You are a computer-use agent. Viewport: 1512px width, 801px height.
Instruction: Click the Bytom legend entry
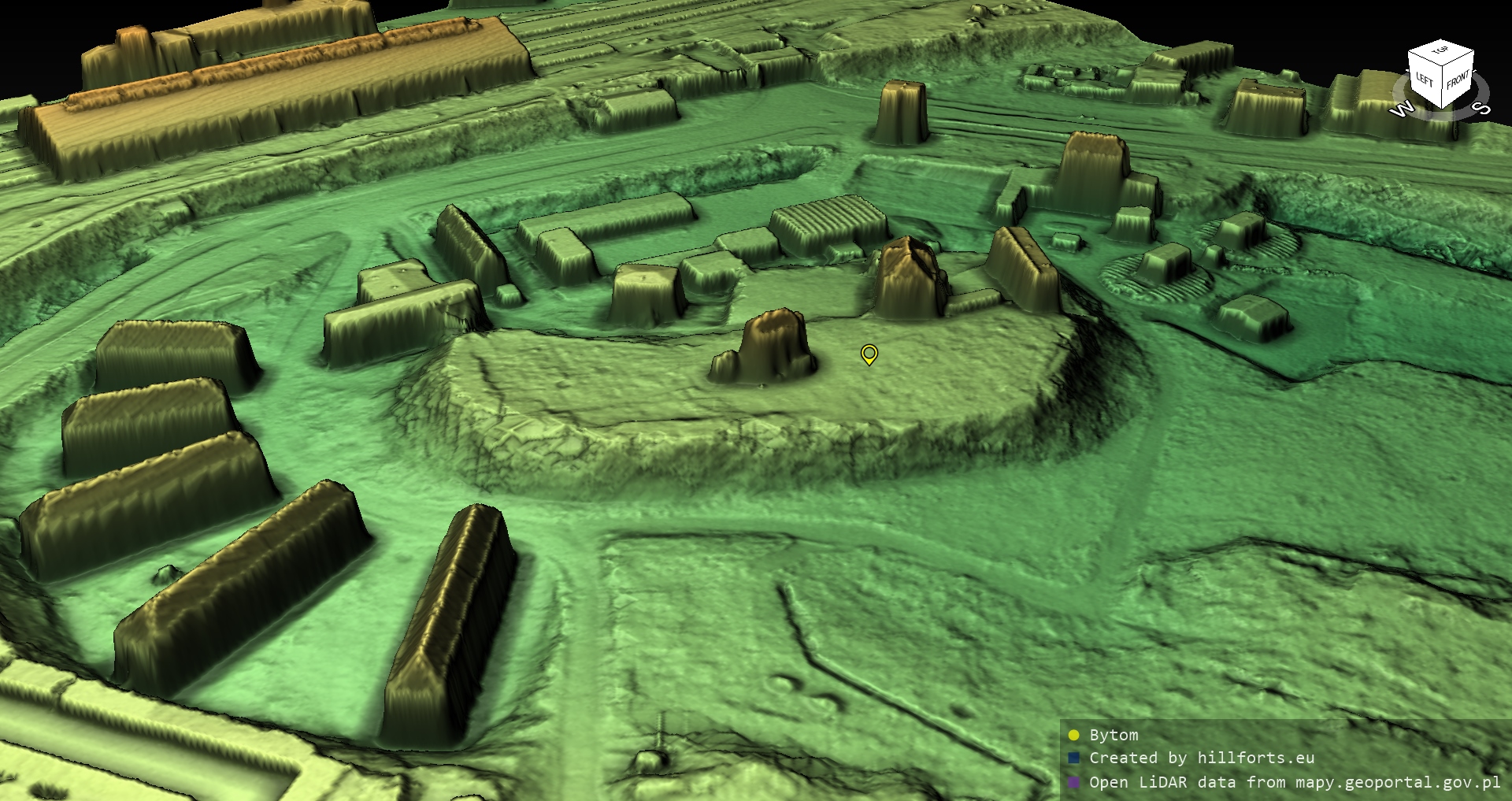(x=1113, y=735)
